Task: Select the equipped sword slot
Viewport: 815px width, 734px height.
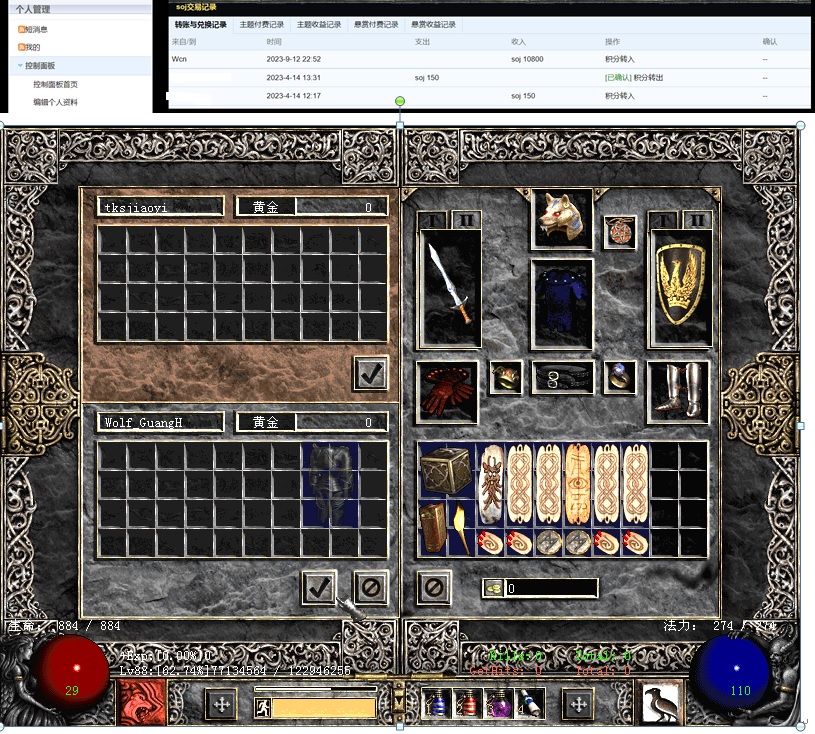Action: pos(449,289)
